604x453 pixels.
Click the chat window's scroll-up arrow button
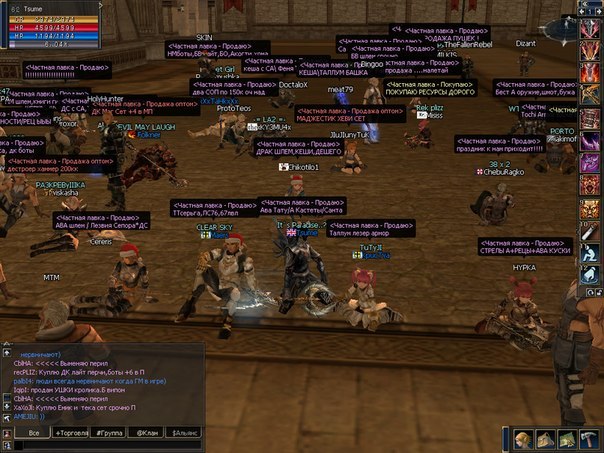tap(8, 351)
